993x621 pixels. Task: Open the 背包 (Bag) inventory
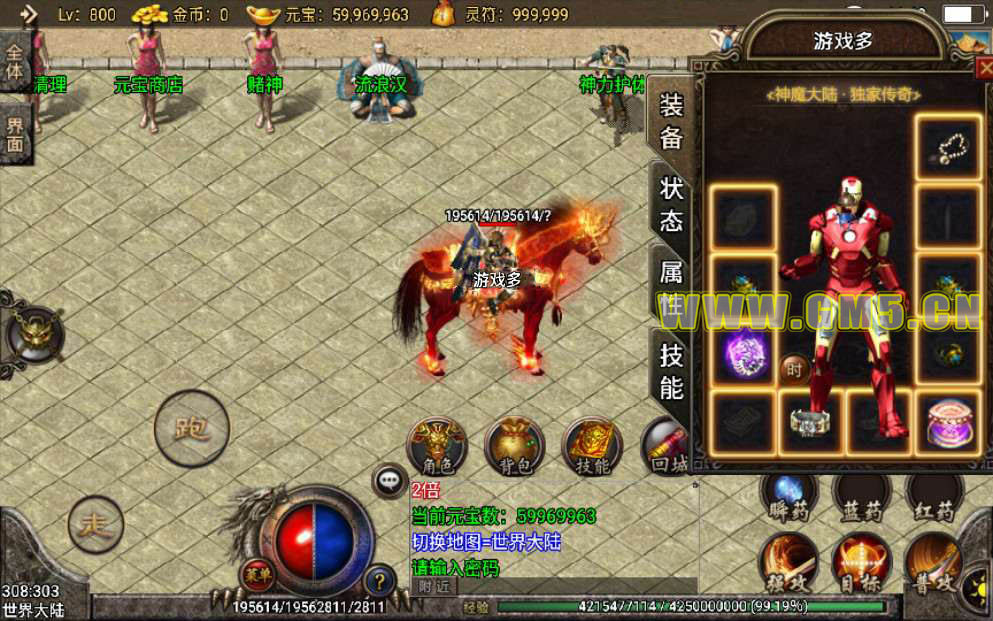tap(514, 446)
